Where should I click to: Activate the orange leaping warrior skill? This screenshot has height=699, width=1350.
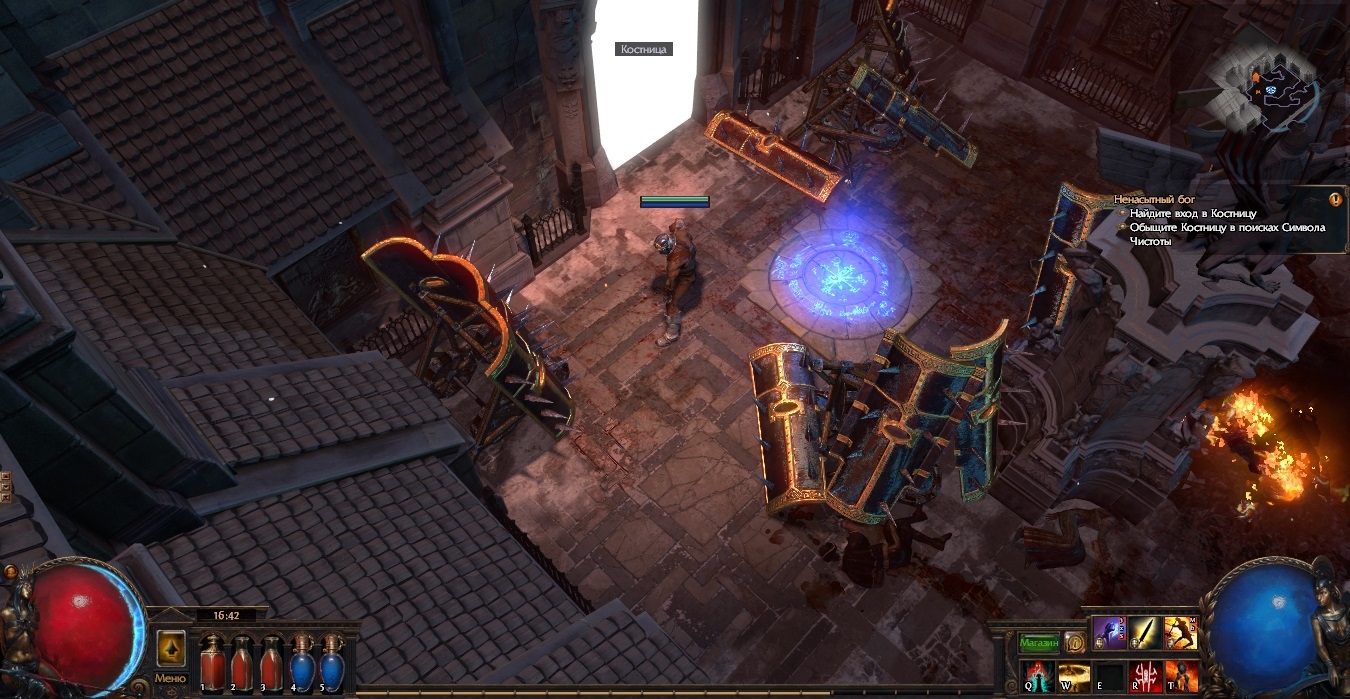(x=1181, y=633)
